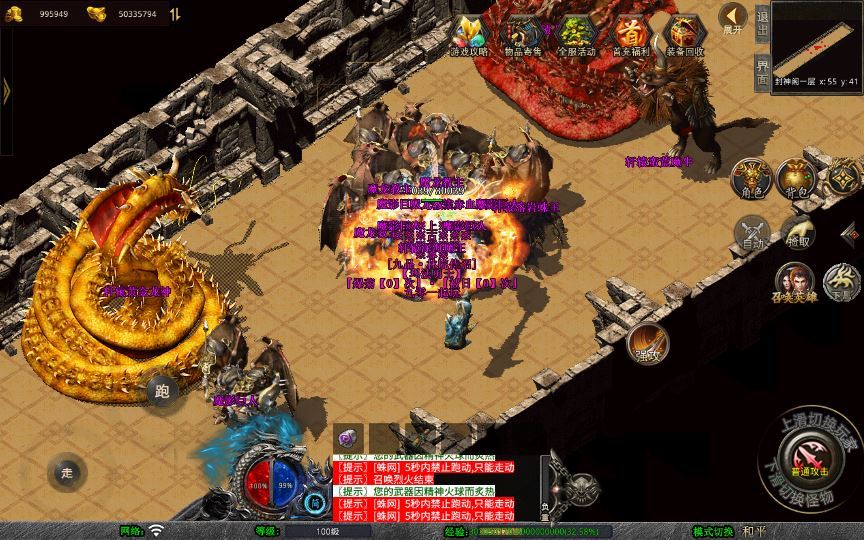Toggle 自动 auto-combat button

pos(751,233)
